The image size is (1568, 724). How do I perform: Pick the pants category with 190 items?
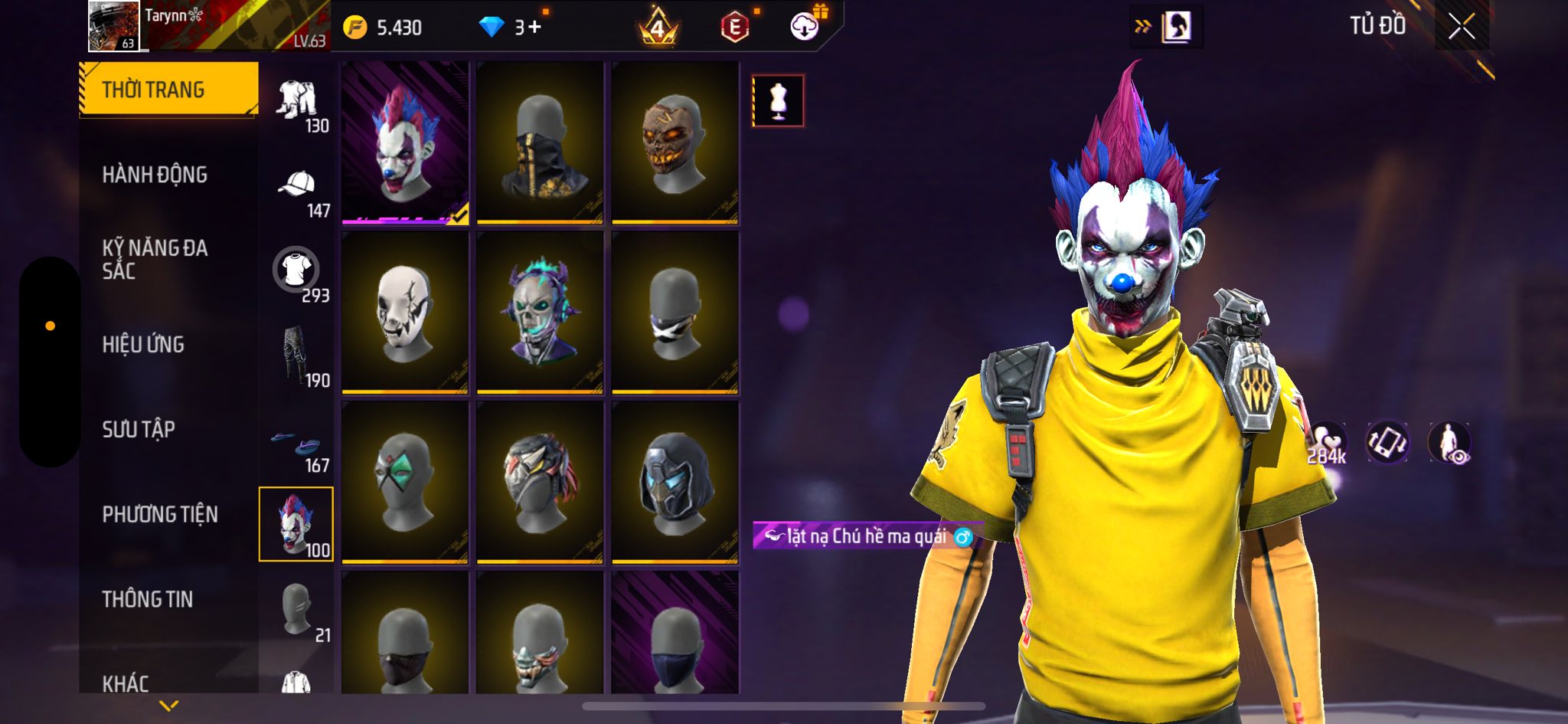[296, 356]
